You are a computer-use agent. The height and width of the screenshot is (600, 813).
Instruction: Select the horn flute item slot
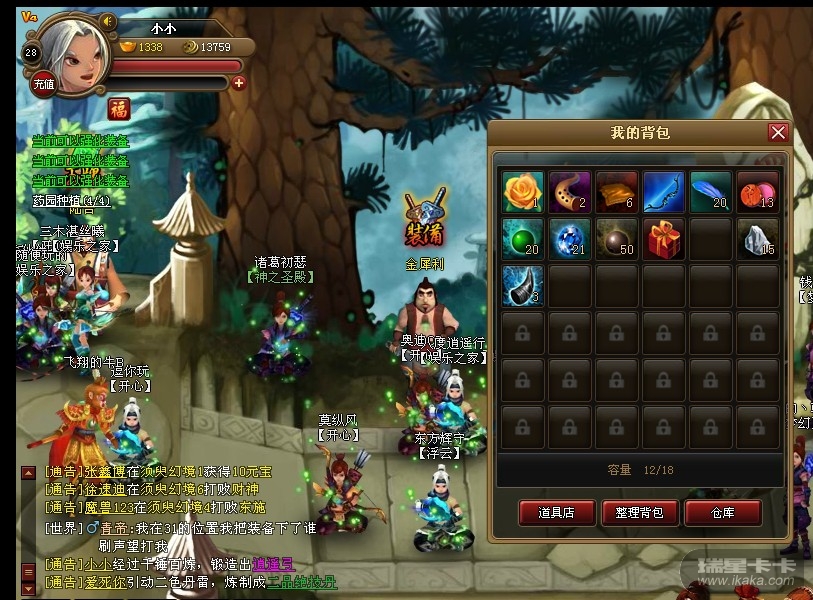[x=569, y=192]
